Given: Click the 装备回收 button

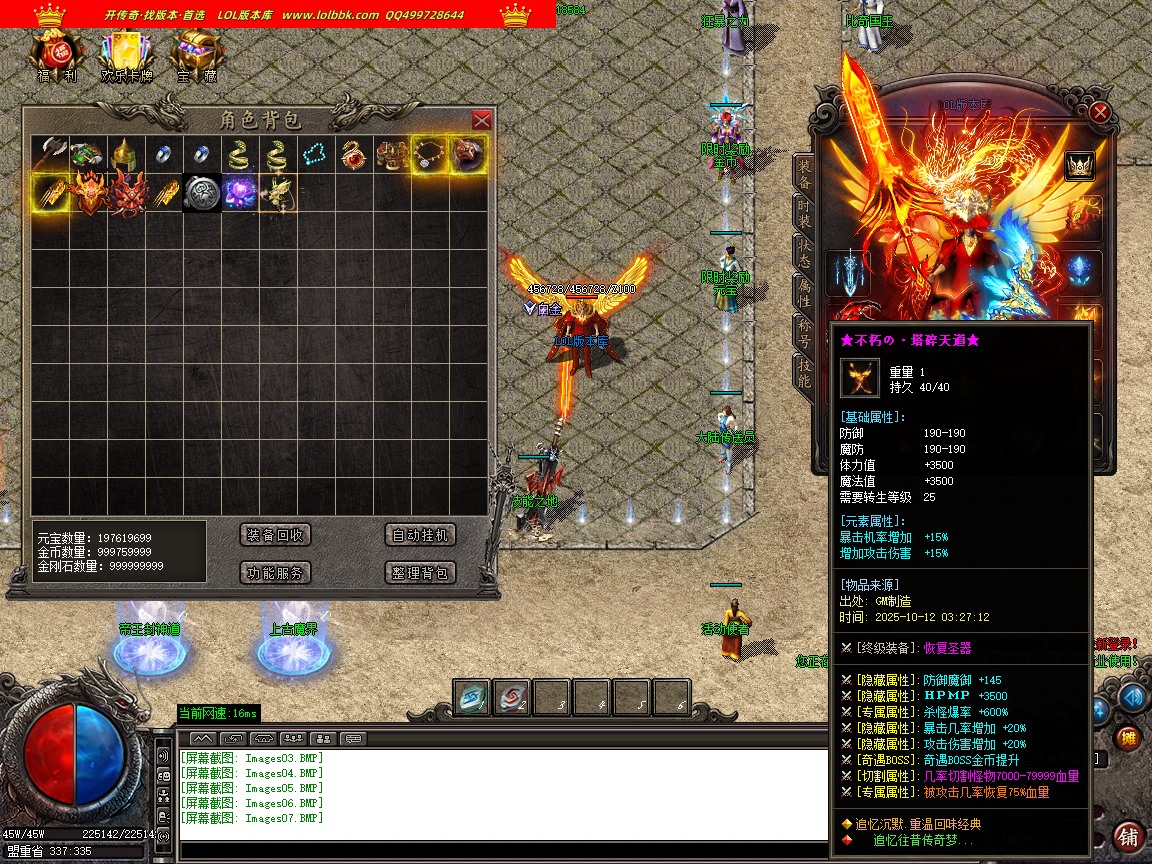Looking at the screenshot, I should (x=276, y=535).
